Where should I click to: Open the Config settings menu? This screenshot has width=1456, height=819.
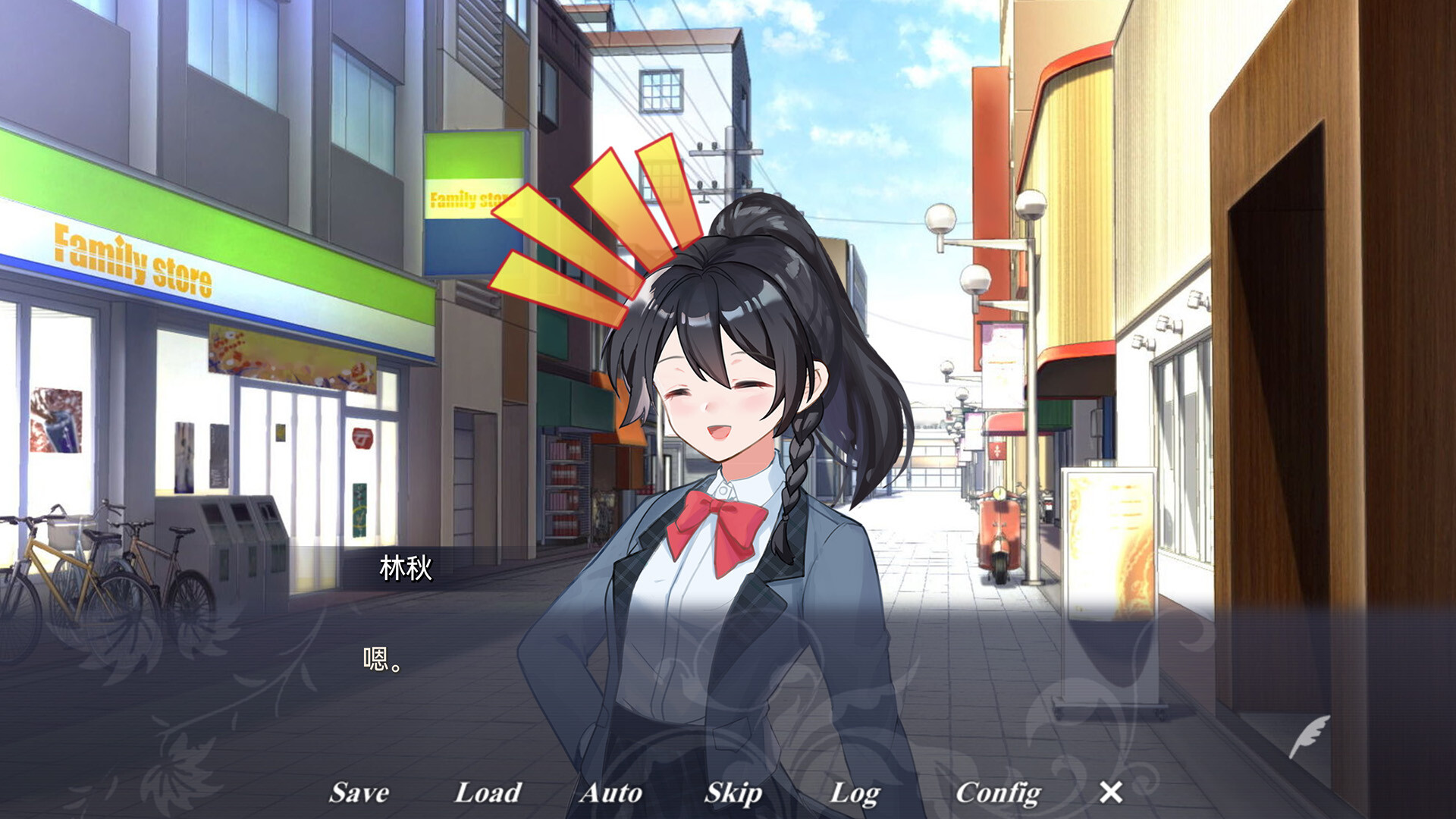pyautogui.click(x=997, y=793)
